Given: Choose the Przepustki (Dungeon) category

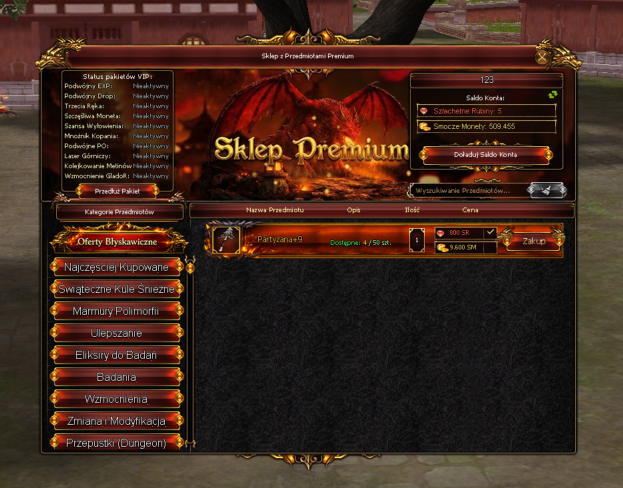Looking at the screenshot, I should pyautogui.click(x=118, y=441).
